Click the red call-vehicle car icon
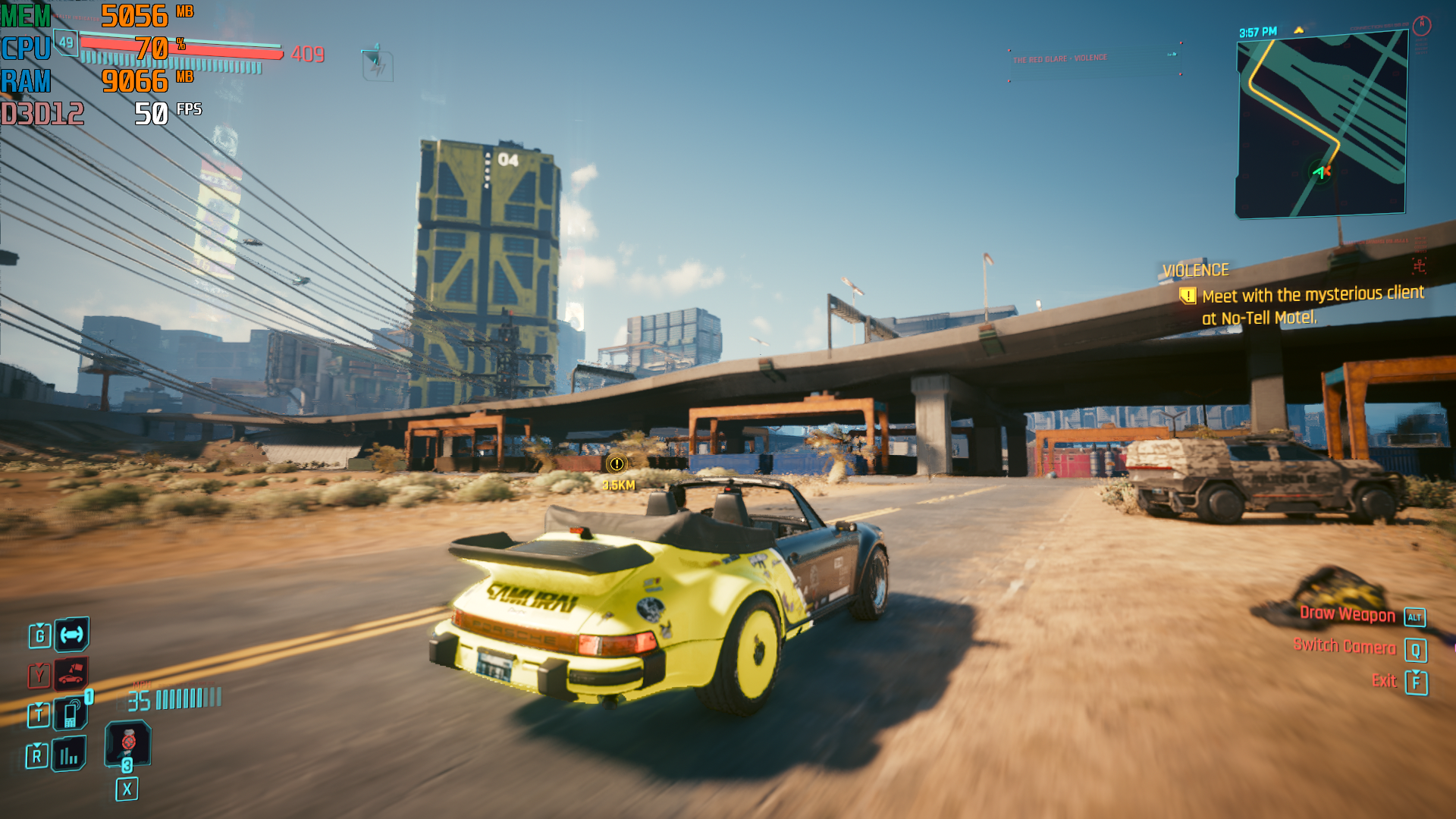 point(71,673)
